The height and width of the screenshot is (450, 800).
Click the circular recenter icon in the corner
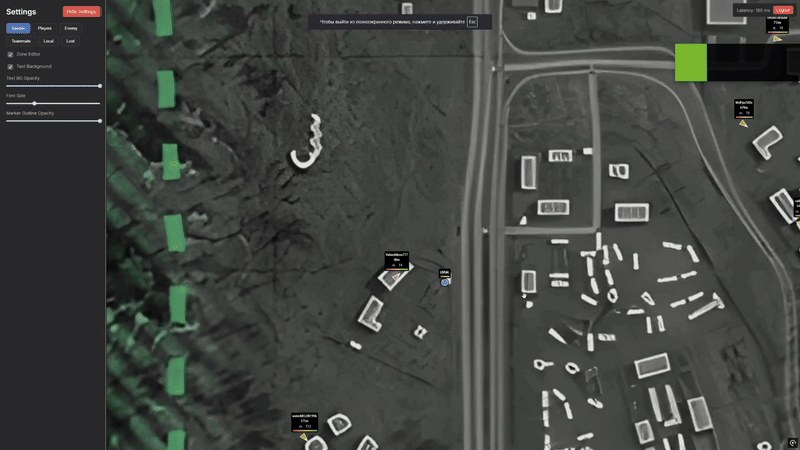[792, 442]
